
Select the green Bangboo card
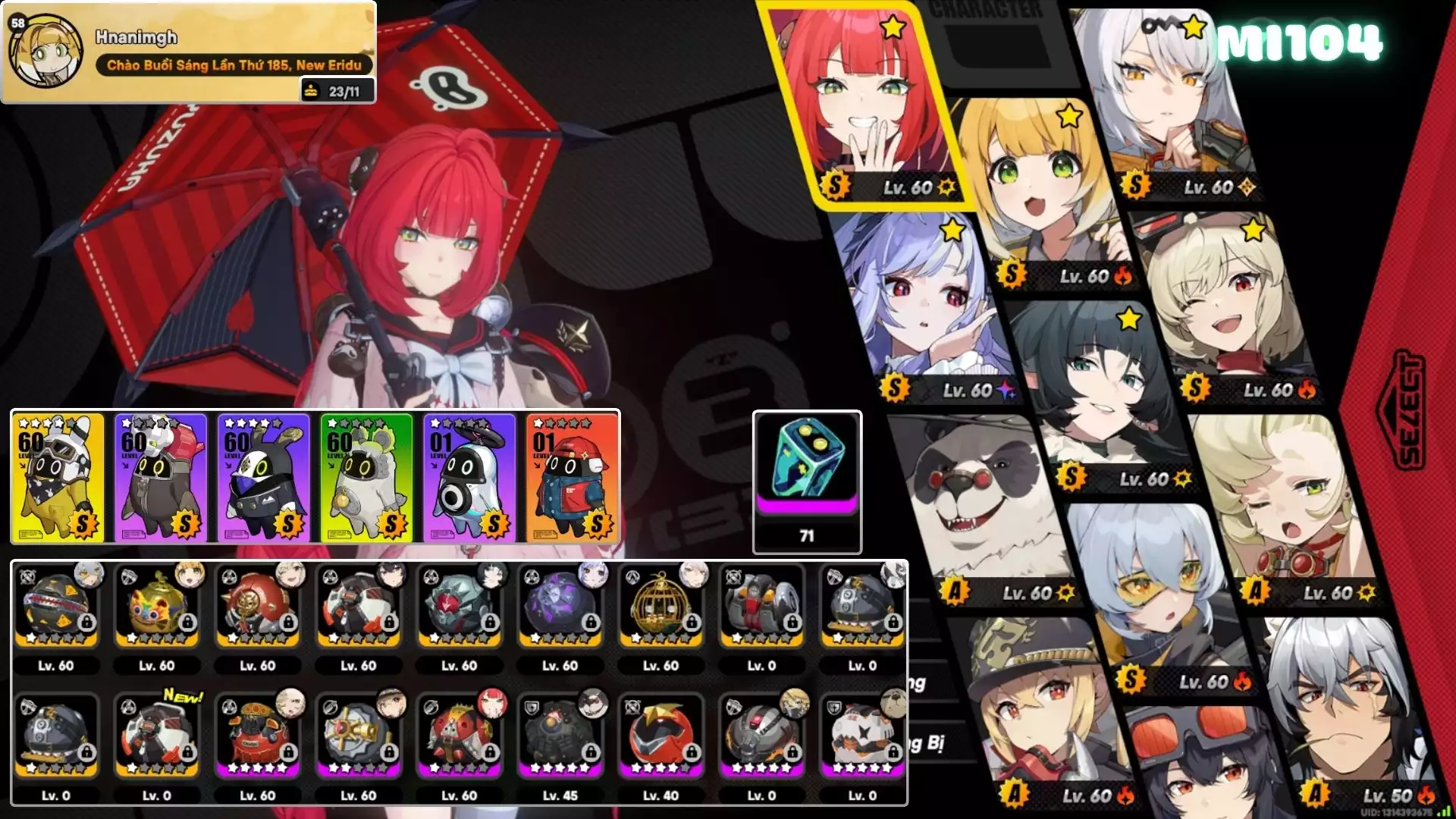[366, 477]
